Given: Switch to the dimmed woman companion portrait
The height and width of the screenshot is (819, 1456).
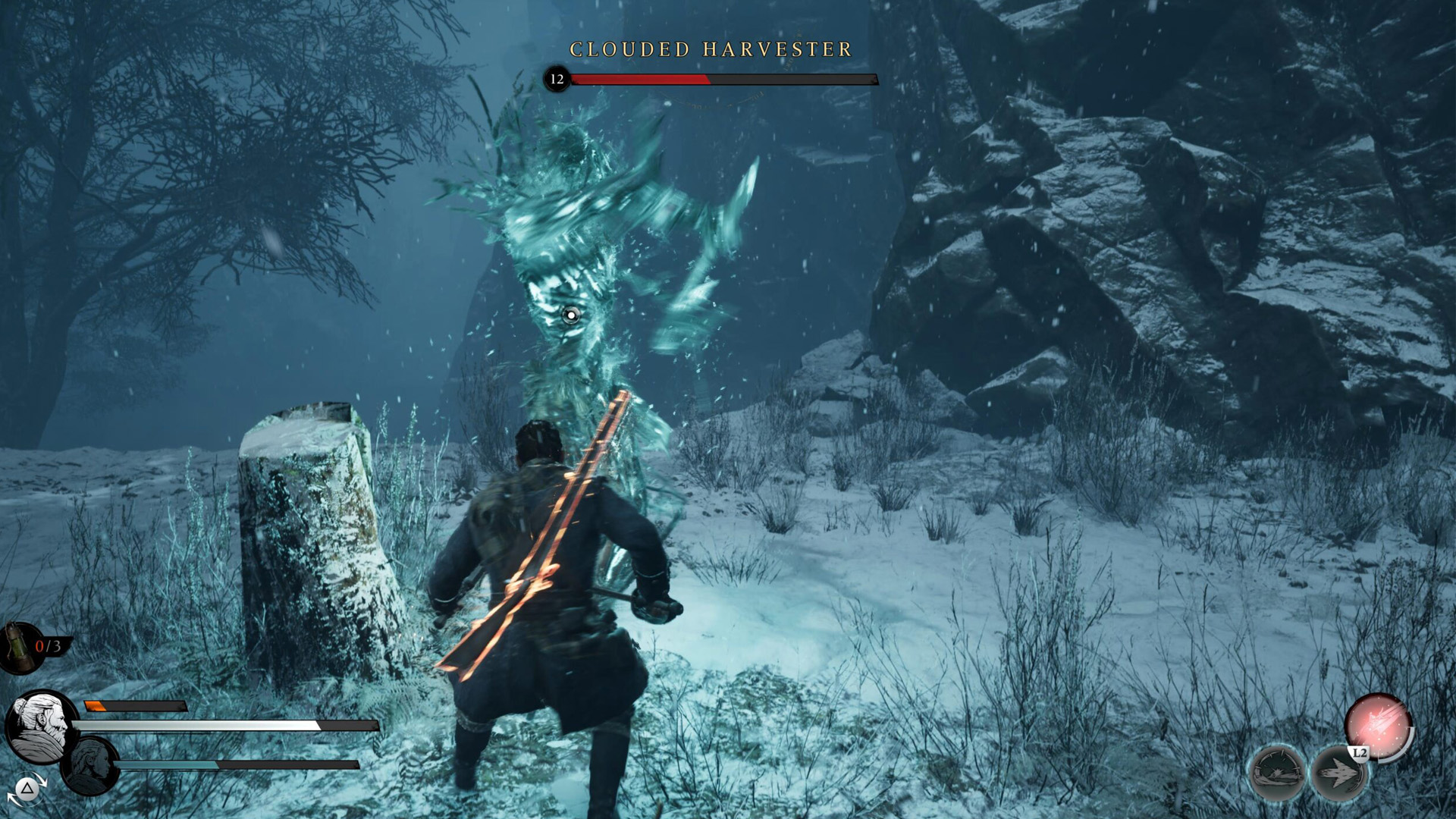Looking at the screenshot, I should [x=90, y=764].
